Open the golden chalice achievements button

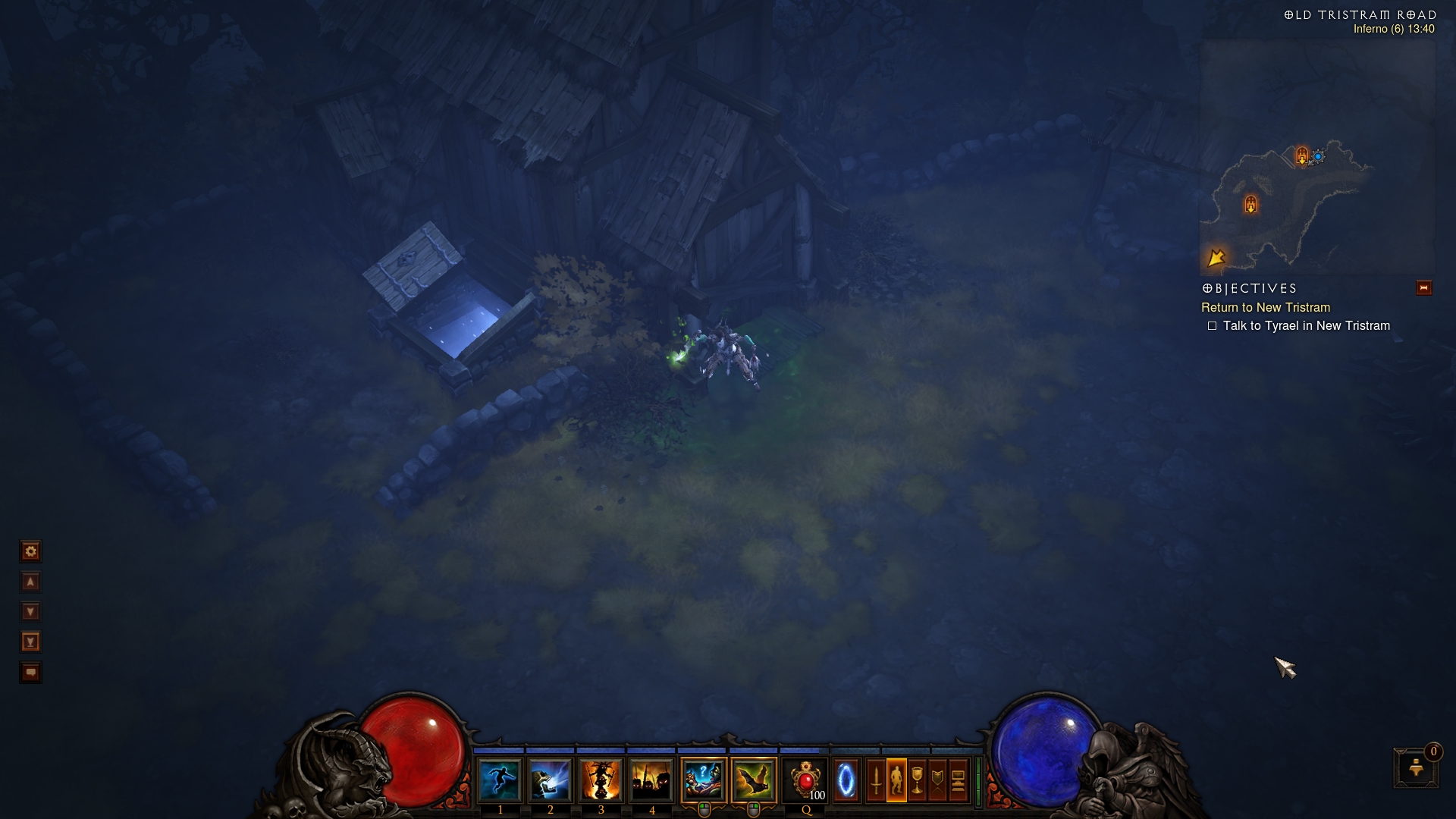[917, 780]
